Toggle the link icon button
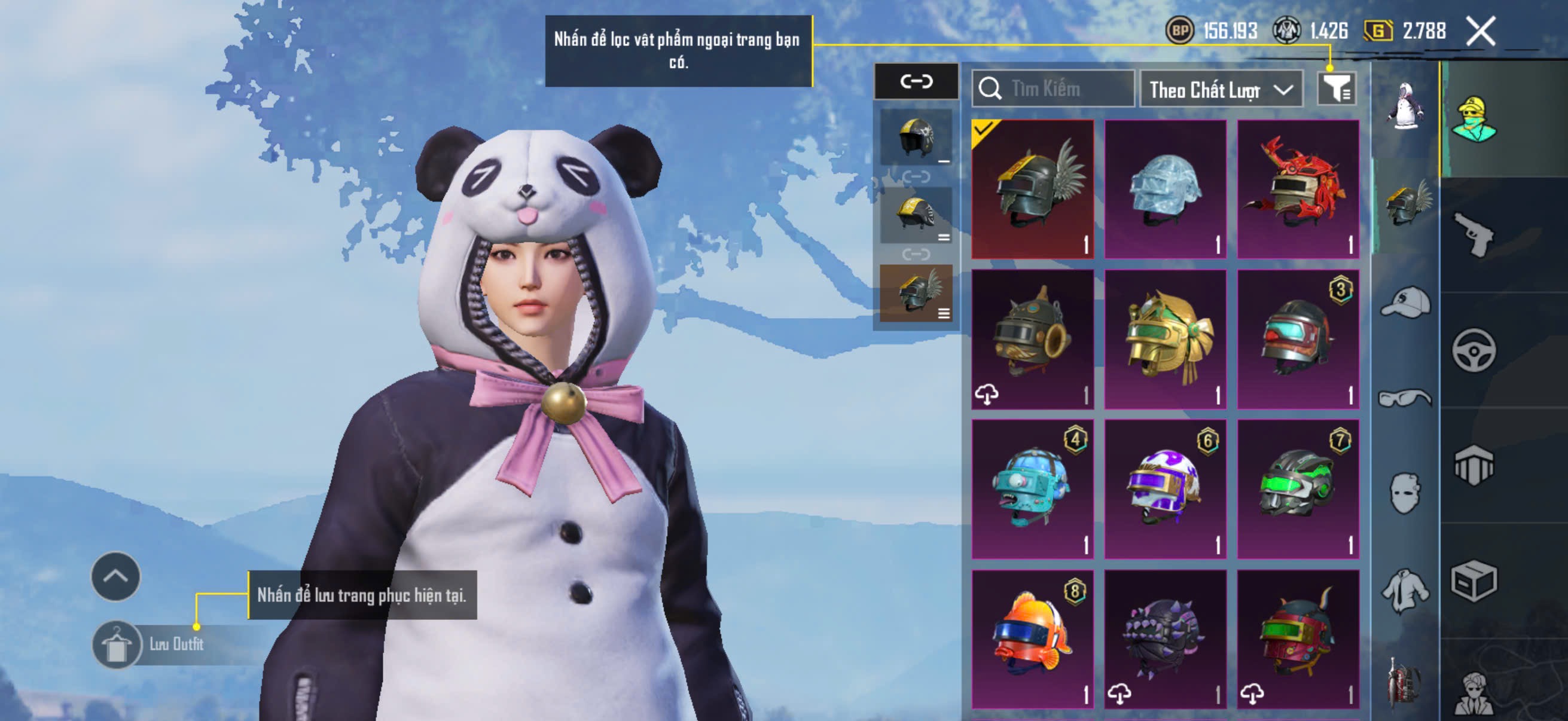 tap(916, 81)
